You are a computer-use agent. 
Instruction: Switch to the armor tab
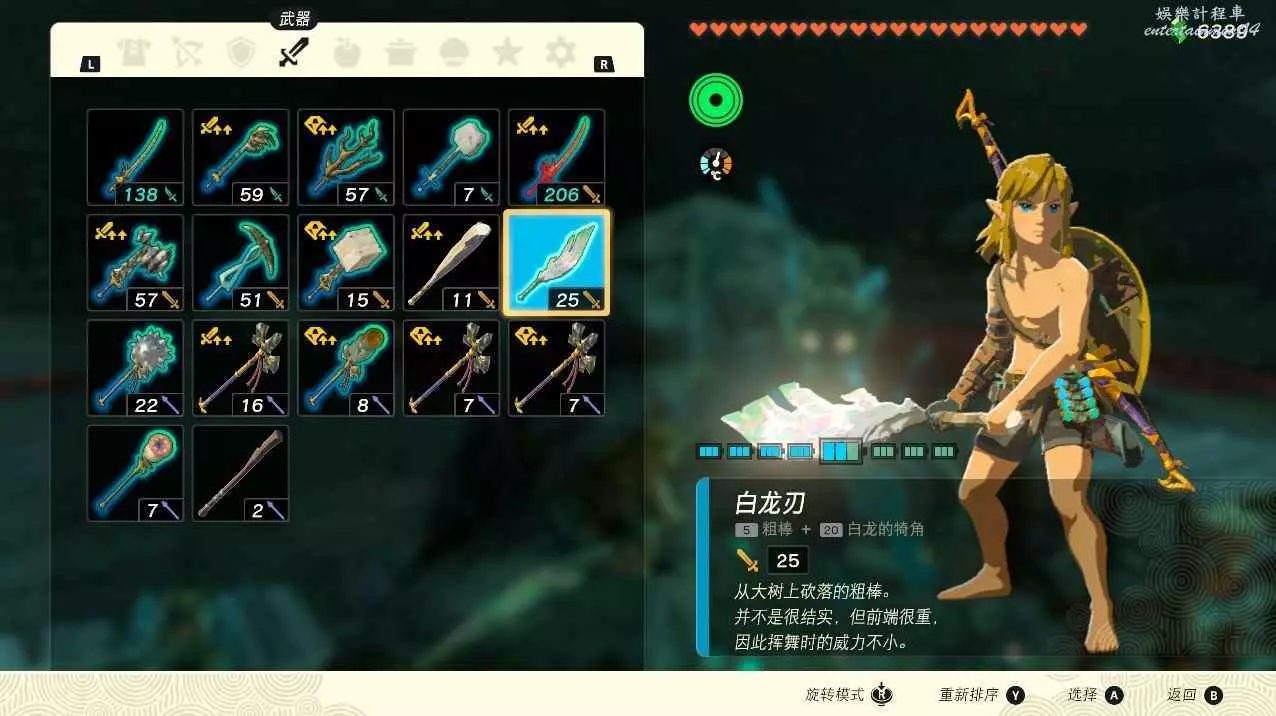click(x=133, y=52)
